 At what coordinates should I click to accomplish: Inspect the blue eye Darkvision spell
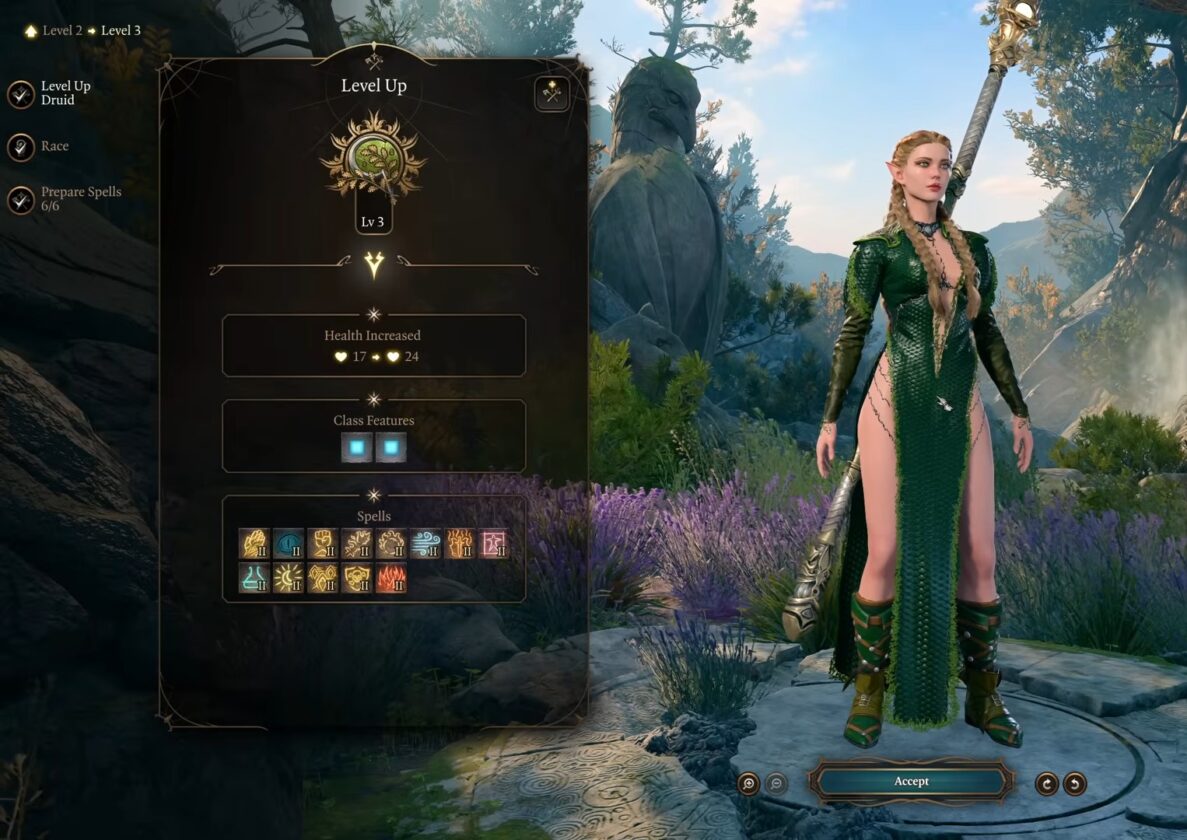click(289, 544)
